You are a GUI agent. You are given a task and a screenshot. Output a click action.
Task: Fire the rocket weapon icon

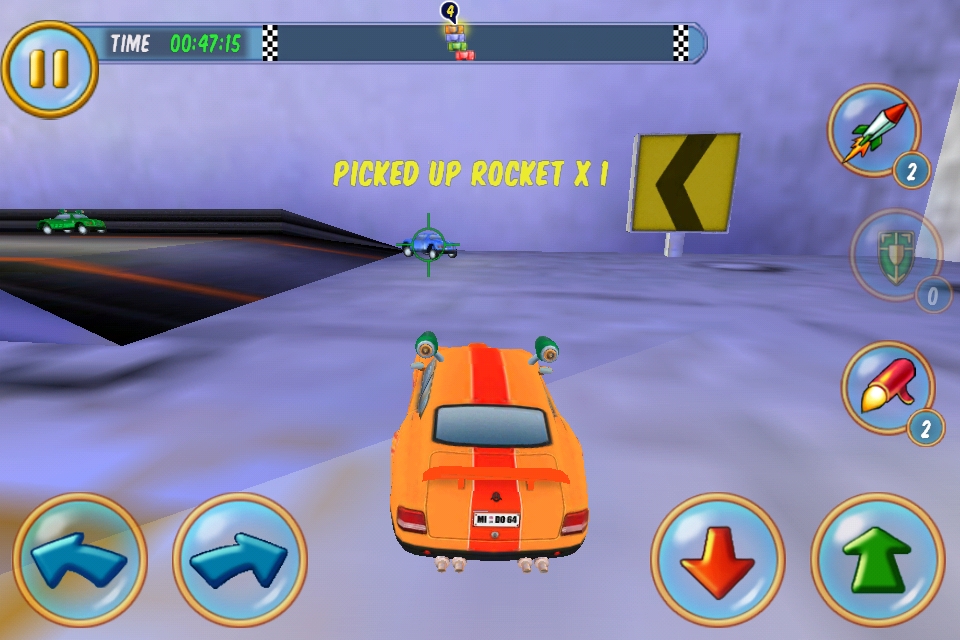tap(875, 131)
